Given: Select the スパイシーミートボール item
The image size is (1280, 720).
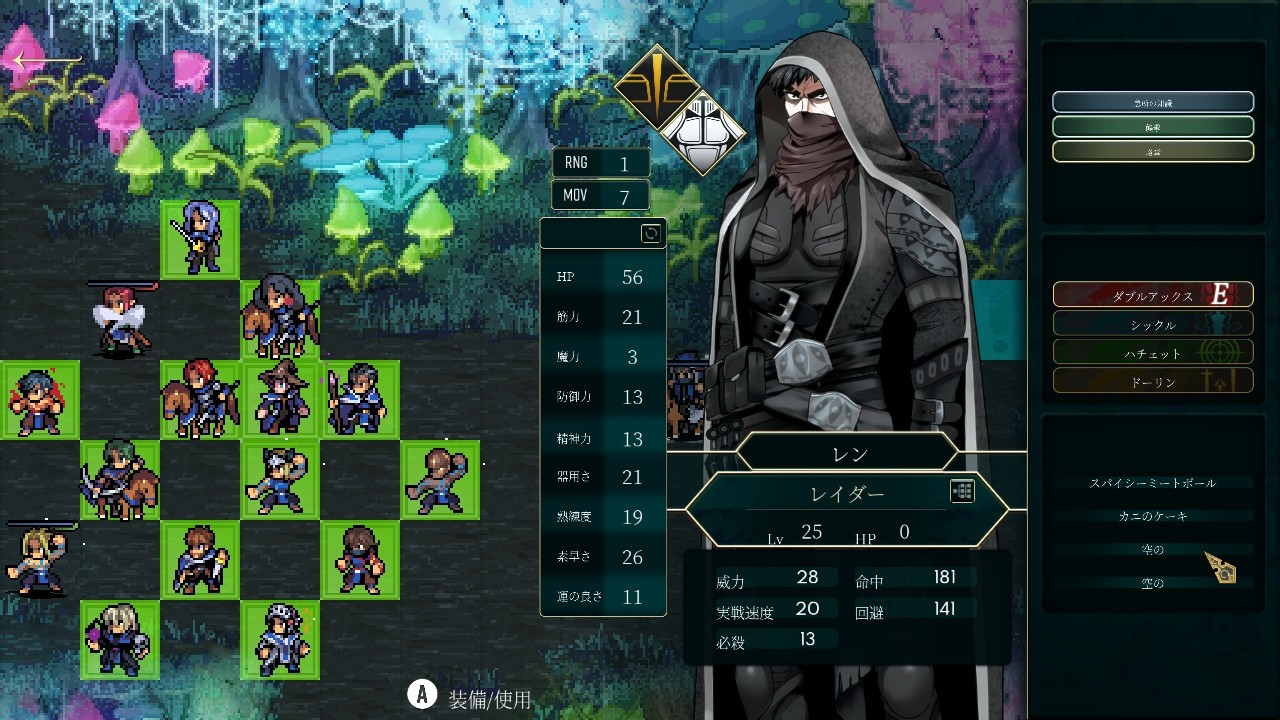Looking at the screenshot, I should 1152,483.
